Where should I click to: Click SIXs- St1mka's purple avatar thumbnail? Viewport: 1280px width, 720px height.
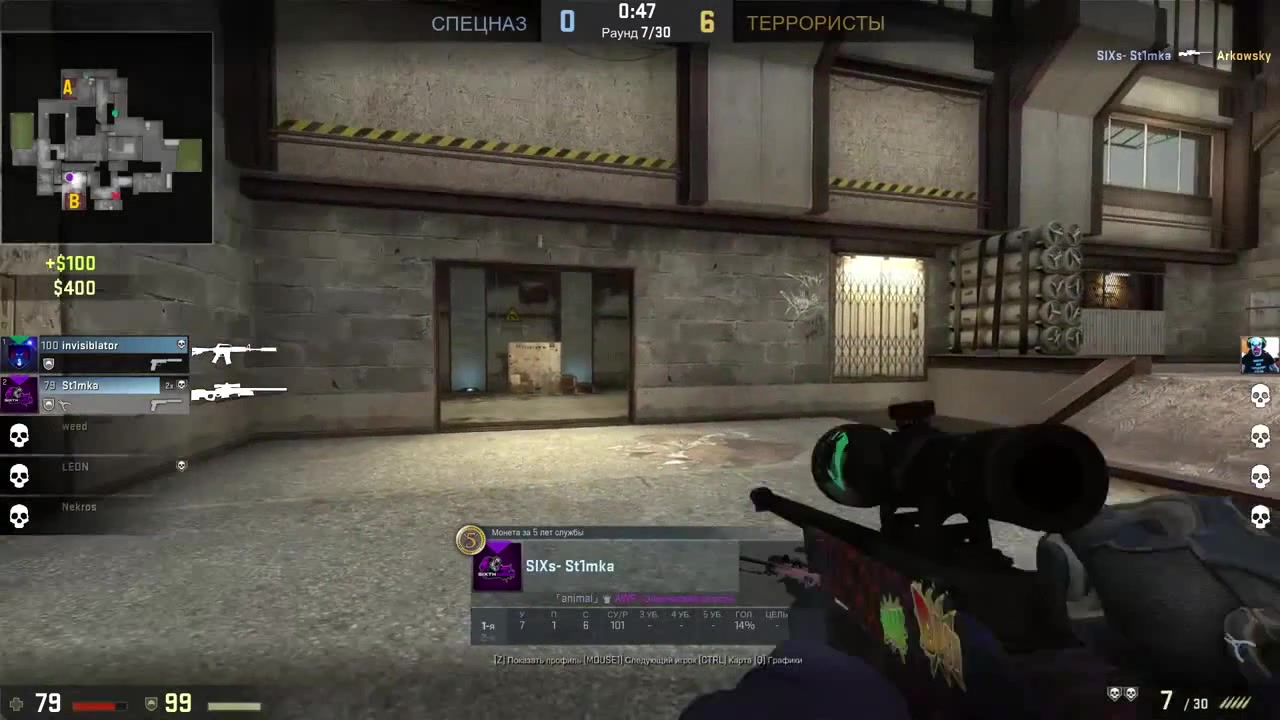(496, 566)
